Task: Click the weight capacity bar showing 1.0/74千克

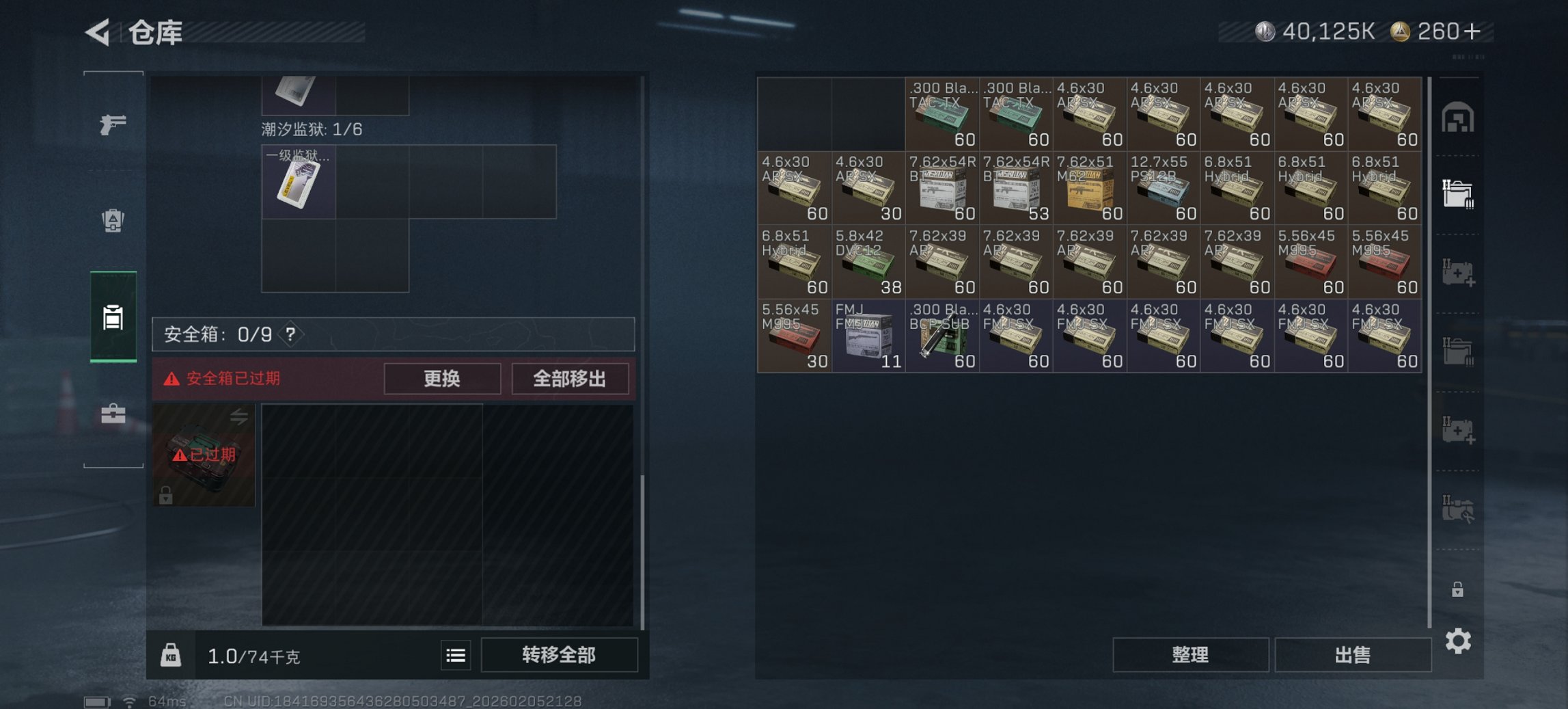Action: 253,655
